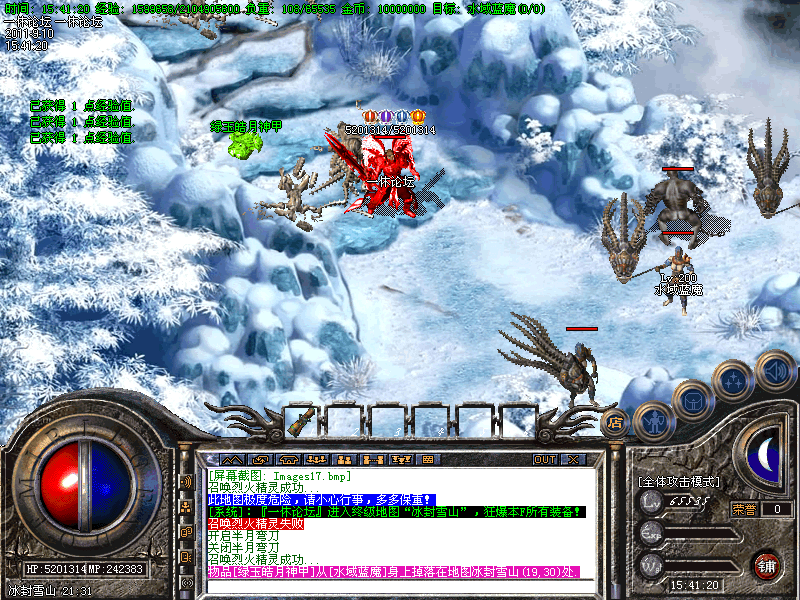Toggle the shout broadcast chat channel icon
The height and width of the screenshot is (600, 800).
pos(186,481)
